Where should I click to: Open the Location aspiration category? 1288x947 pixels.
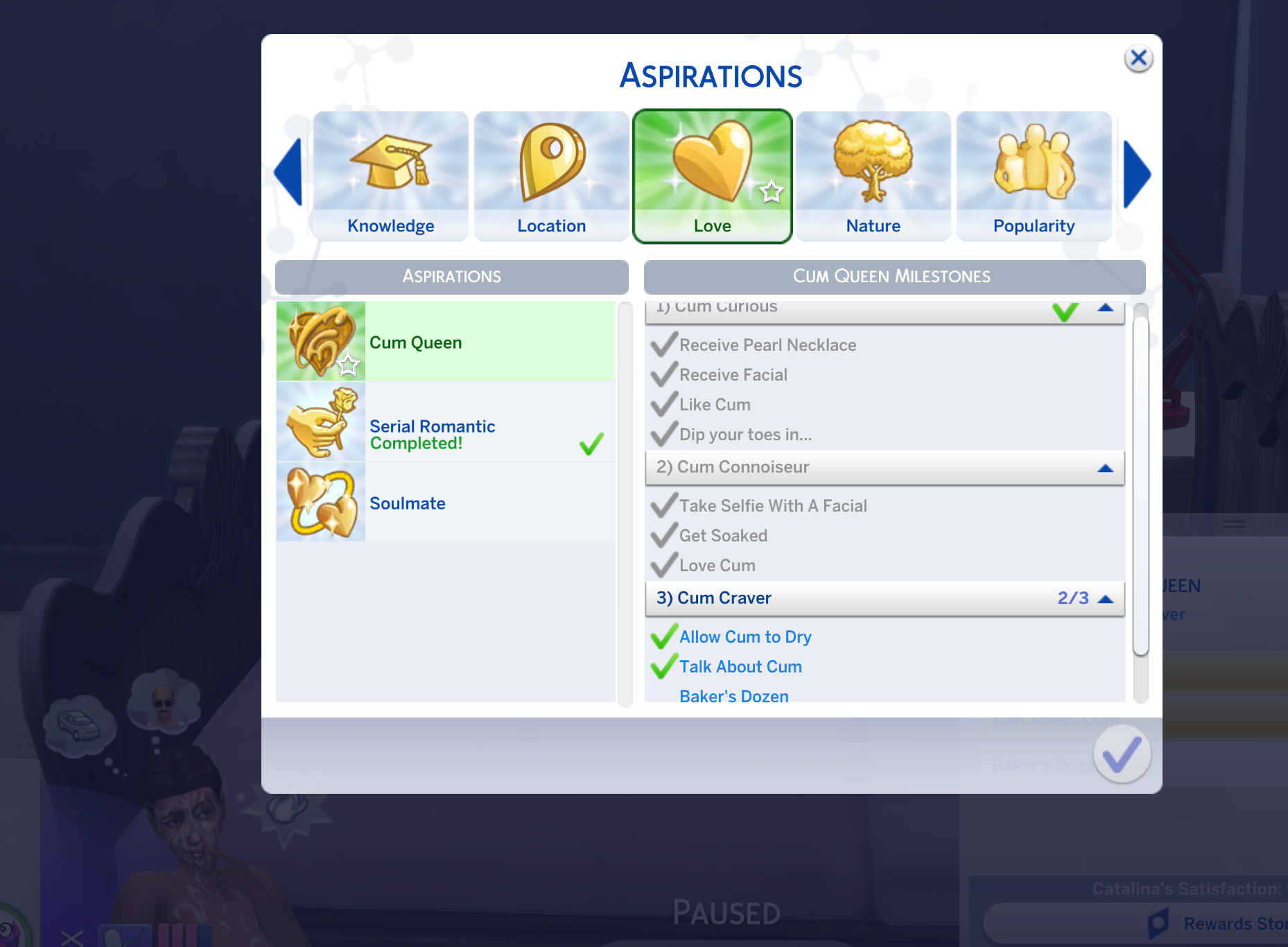point(551,175)
